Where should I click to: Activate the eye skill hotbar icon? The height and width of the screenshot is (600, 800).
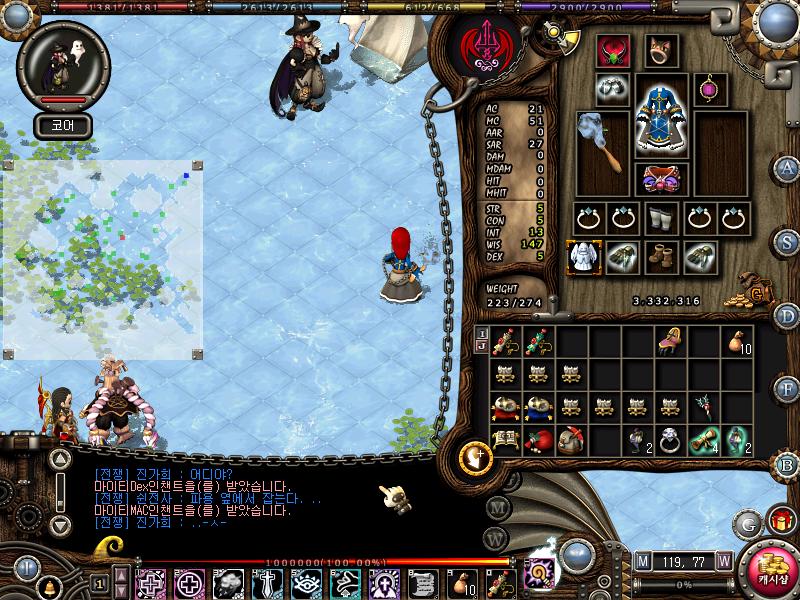tap(307, 581)
